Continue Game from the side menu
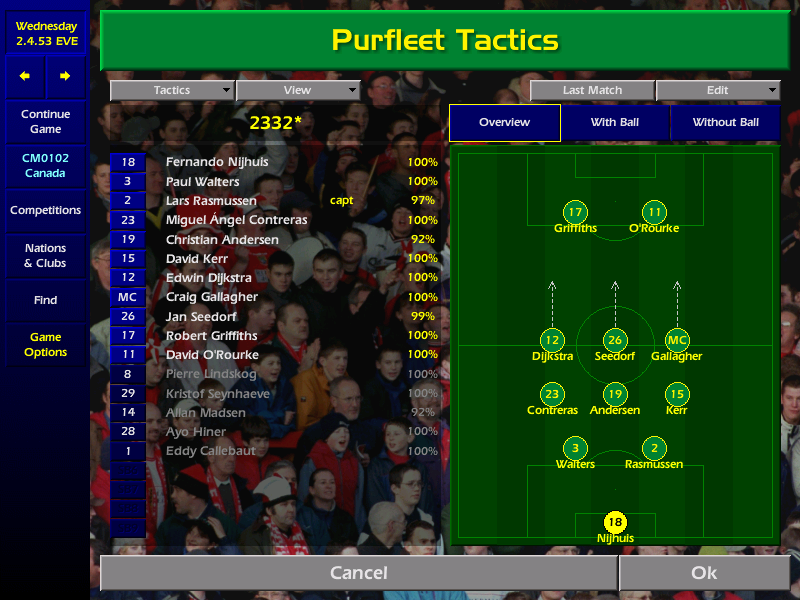 pos(45,122)
